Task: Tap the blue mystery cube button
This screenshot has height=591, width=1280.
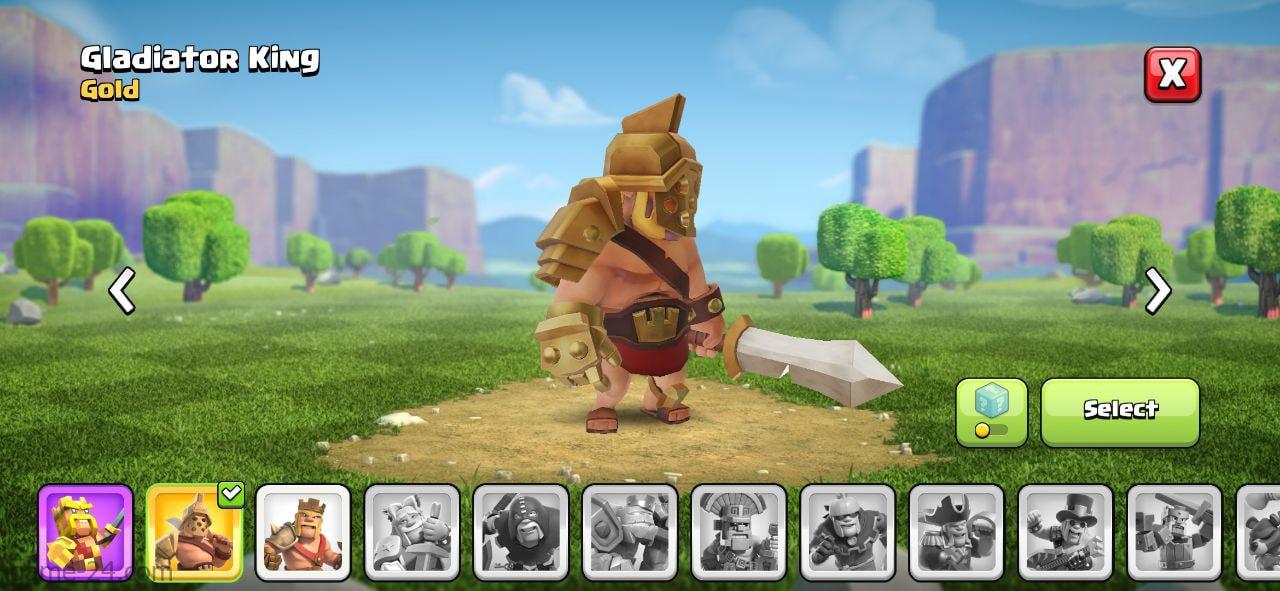Action: coord(991,412)
